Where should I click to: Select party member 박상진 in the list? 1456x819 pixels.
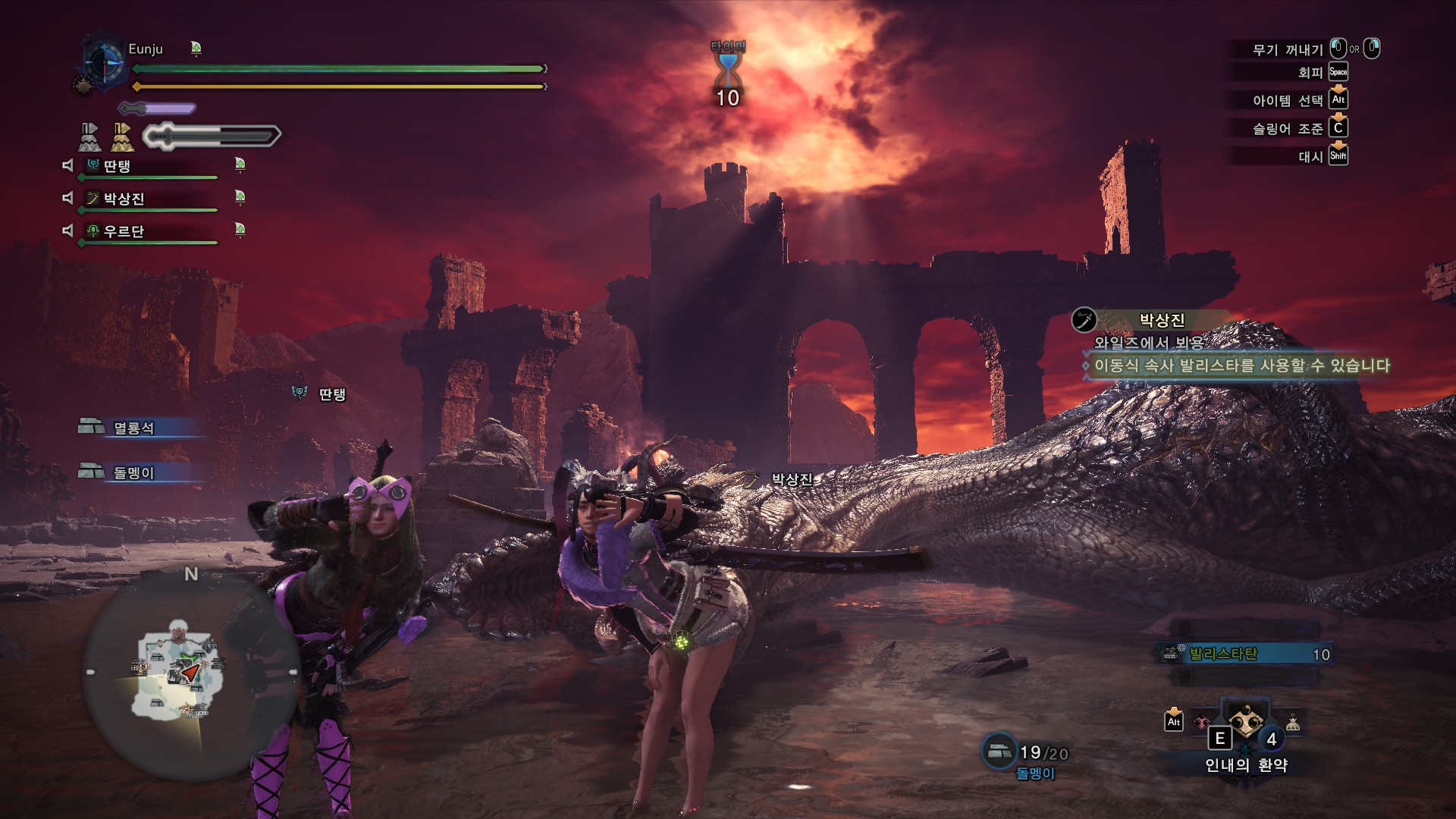point(124,199)
